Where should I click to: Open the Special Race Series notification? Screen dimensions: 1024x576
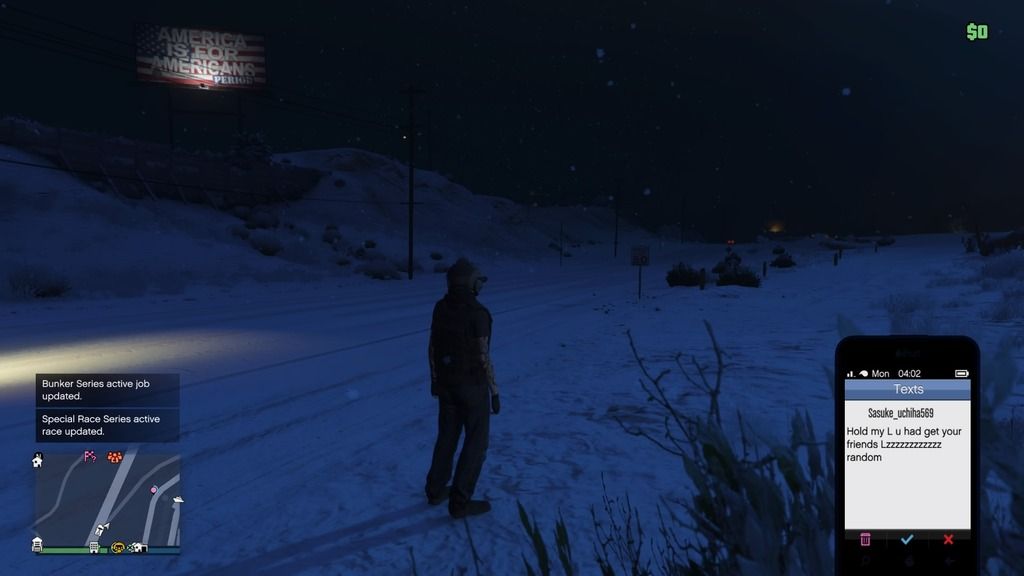108,425
